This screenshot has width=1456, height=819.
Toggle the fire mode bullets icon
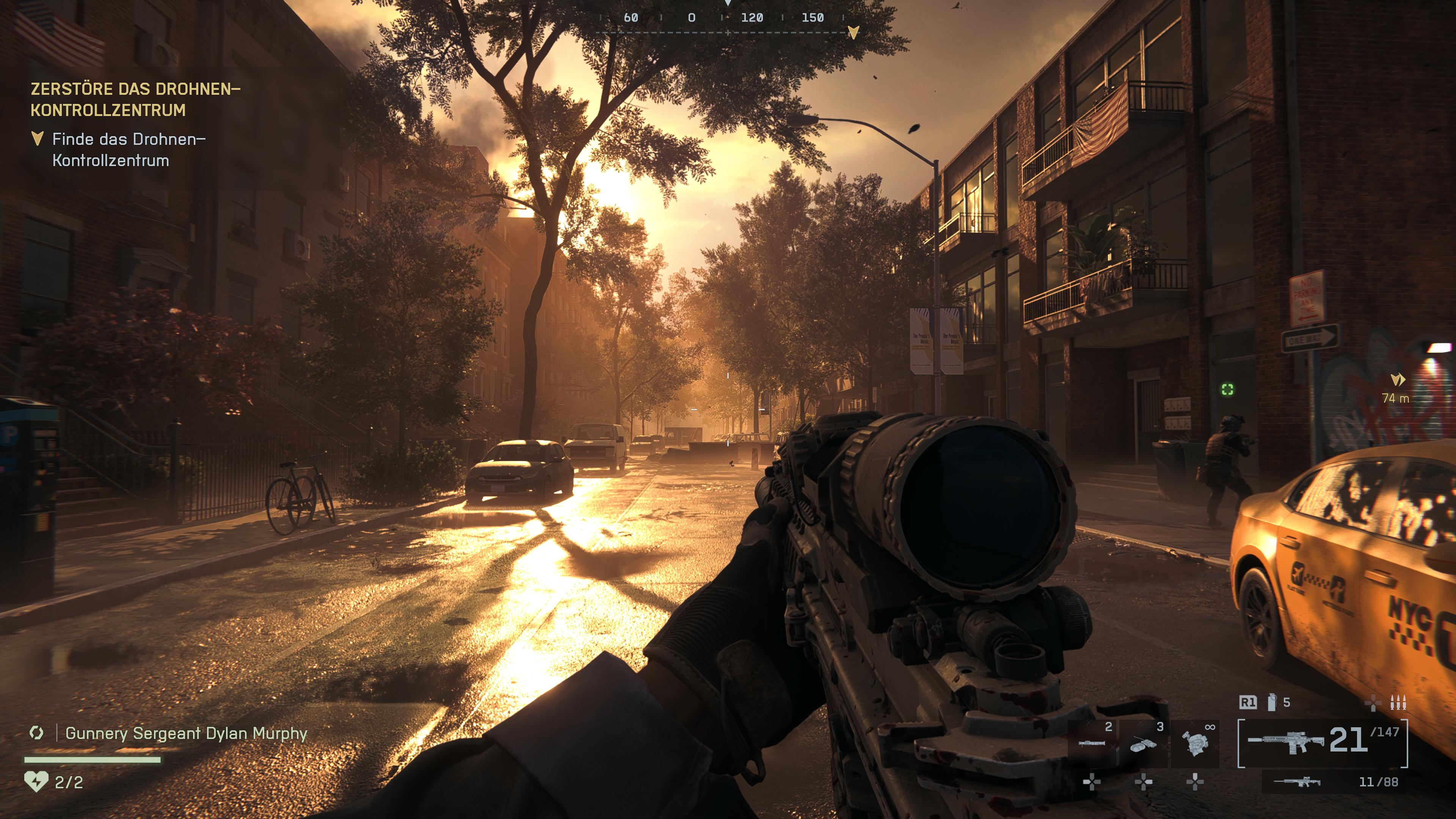[x=1398, y=703]
